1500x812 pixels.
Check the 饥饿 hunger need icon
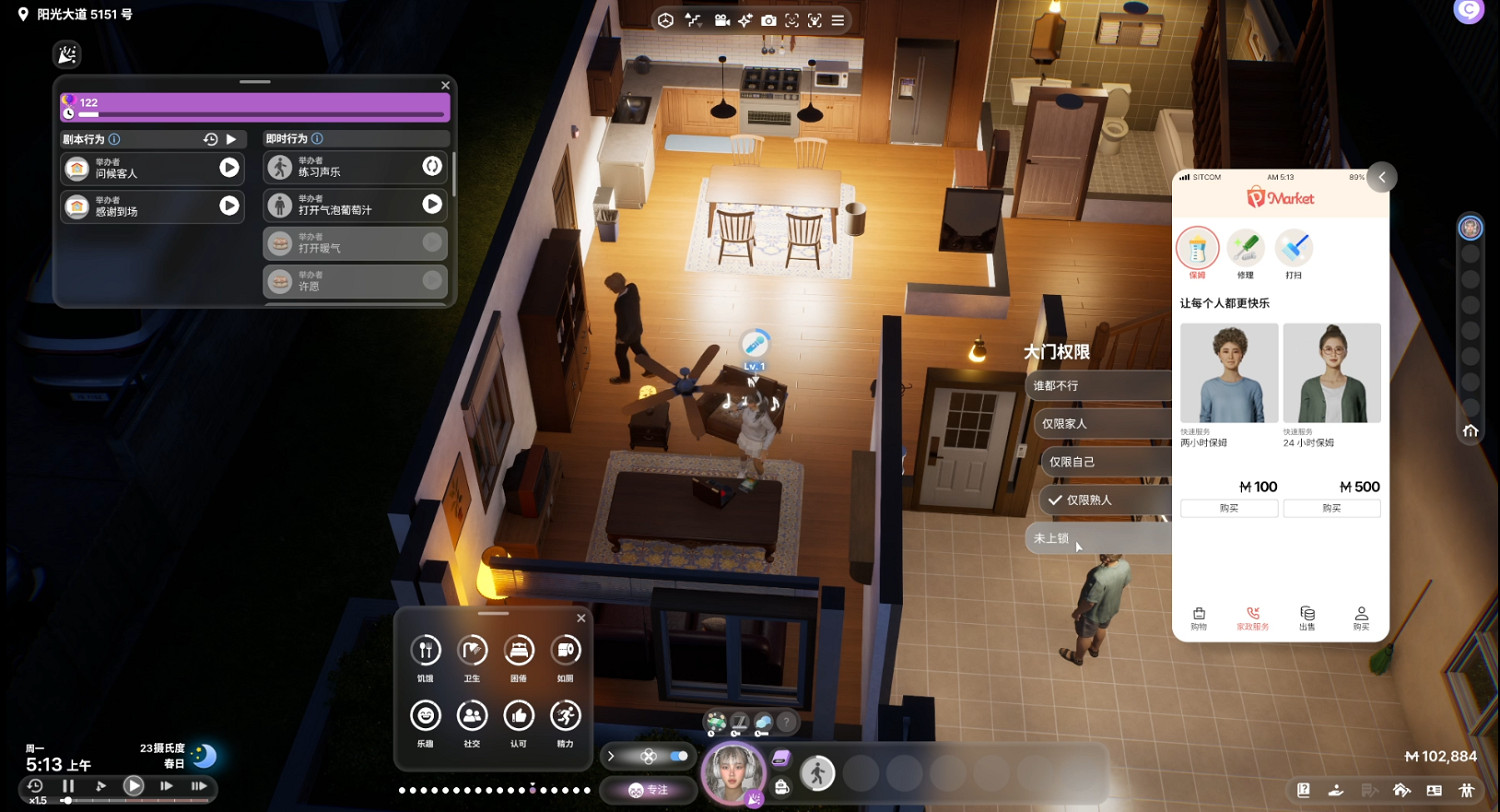click(x=425, y=651)
